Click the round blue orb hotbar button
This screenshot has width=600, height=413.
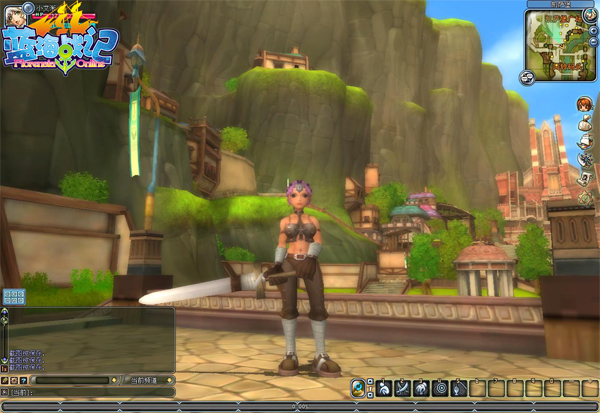coord(357,388)
